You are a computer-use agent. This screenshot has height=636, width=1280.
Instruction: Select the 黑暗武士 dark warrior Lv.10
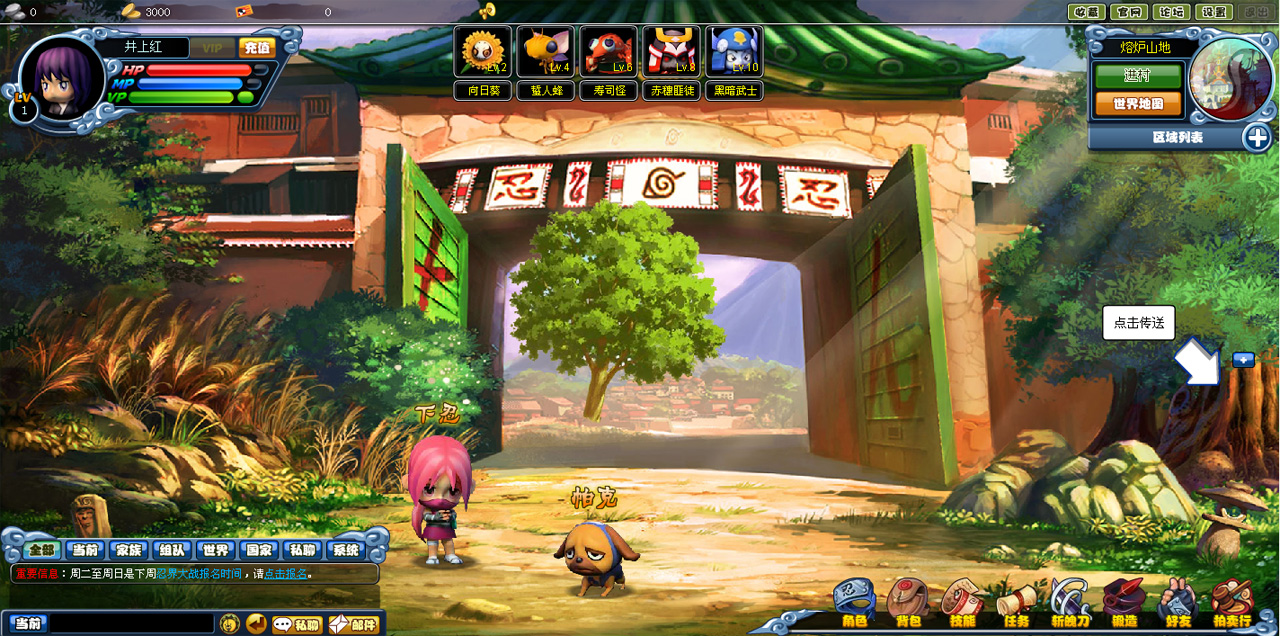(734, 53)
